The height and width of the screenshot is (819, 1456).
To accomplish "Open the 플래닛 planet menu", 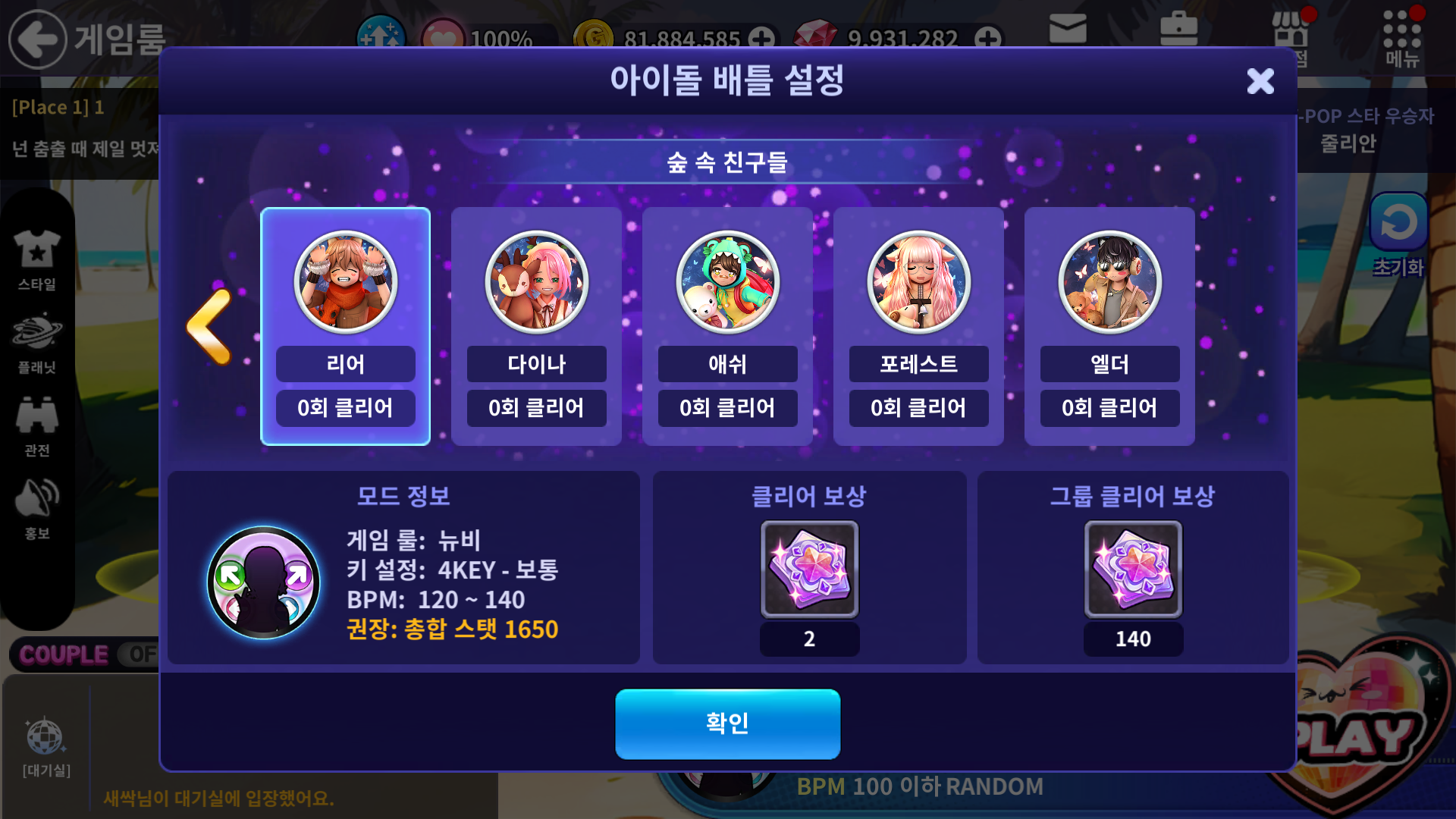I will click(x=36, y=343).
